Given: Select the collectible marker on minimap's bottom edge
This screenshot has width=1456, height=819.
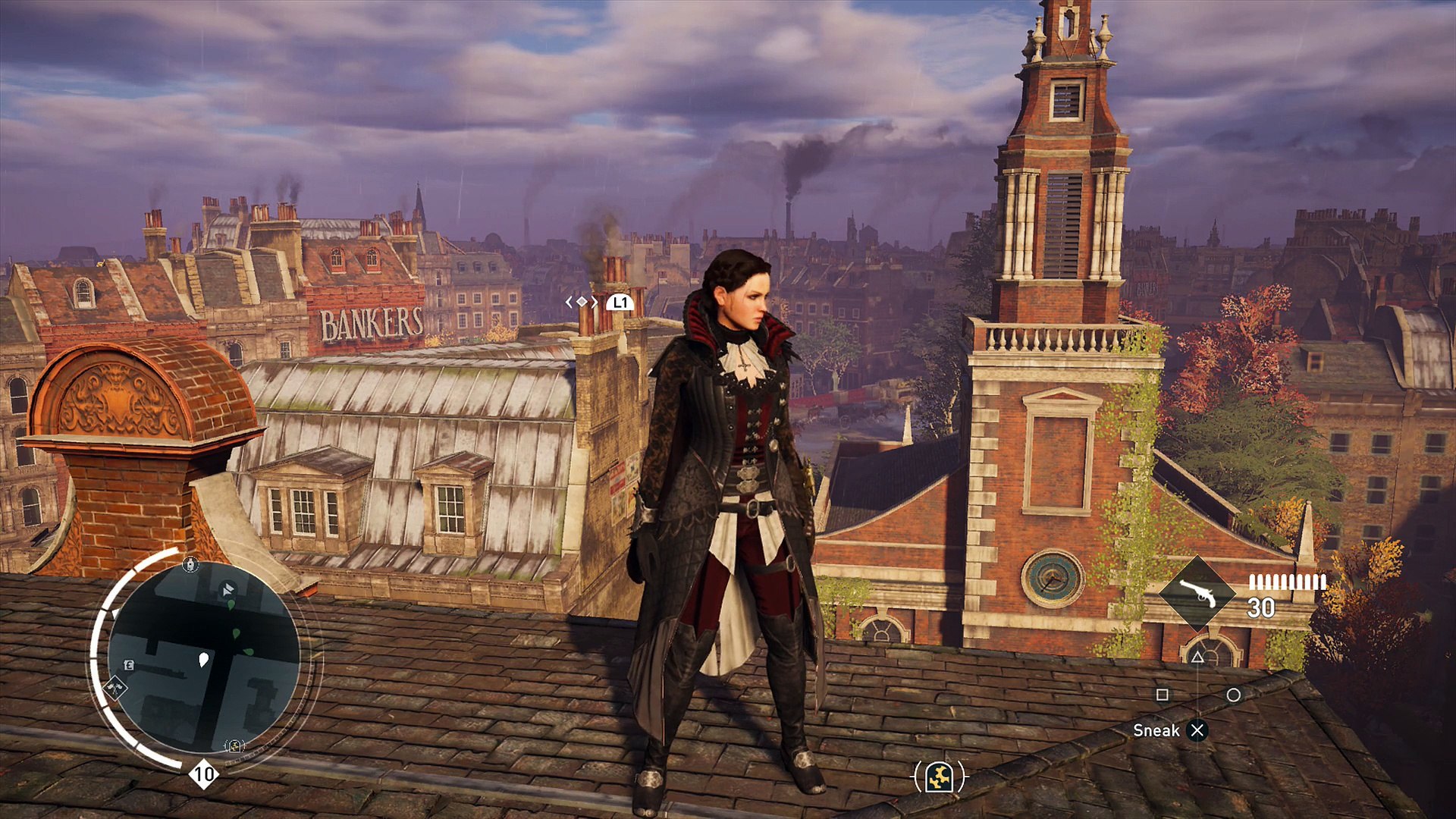Looking at the screenshot, I should tap(234, 745).
